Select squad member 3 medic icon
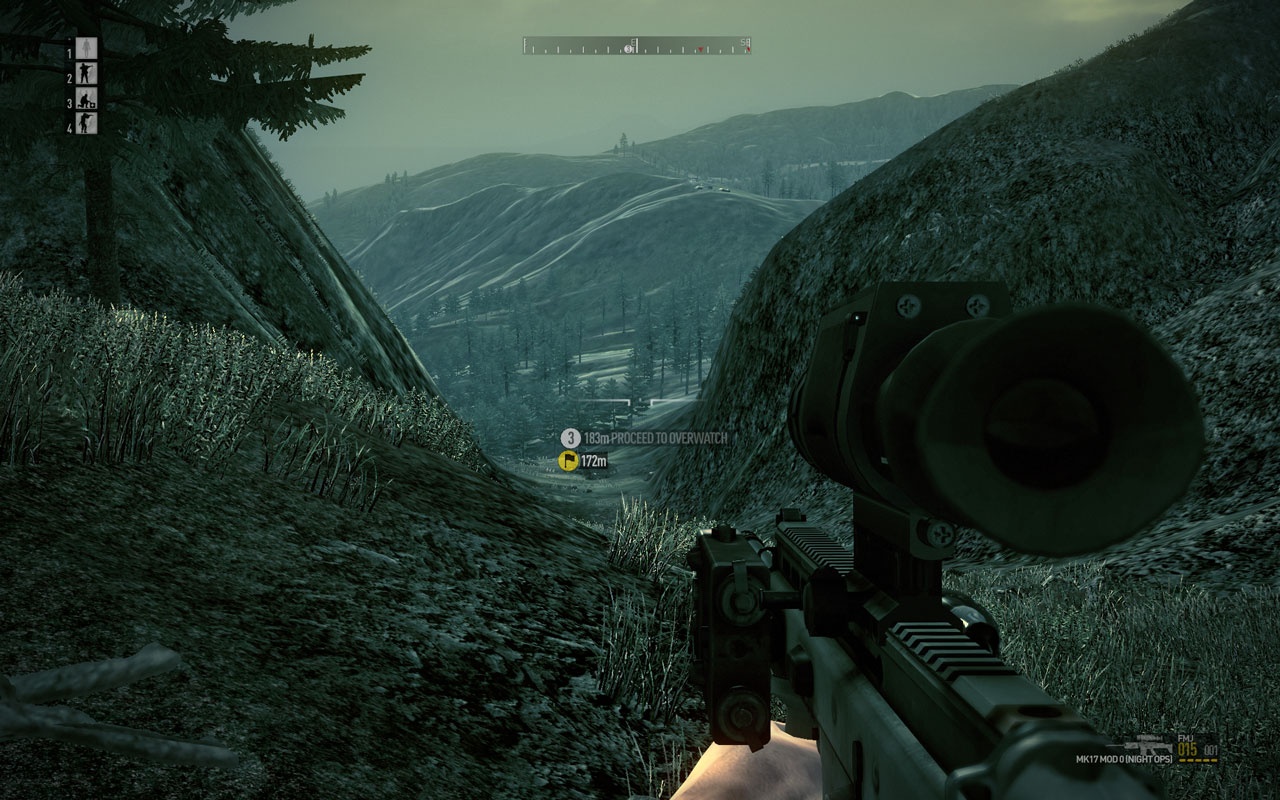 pos(86,100)
